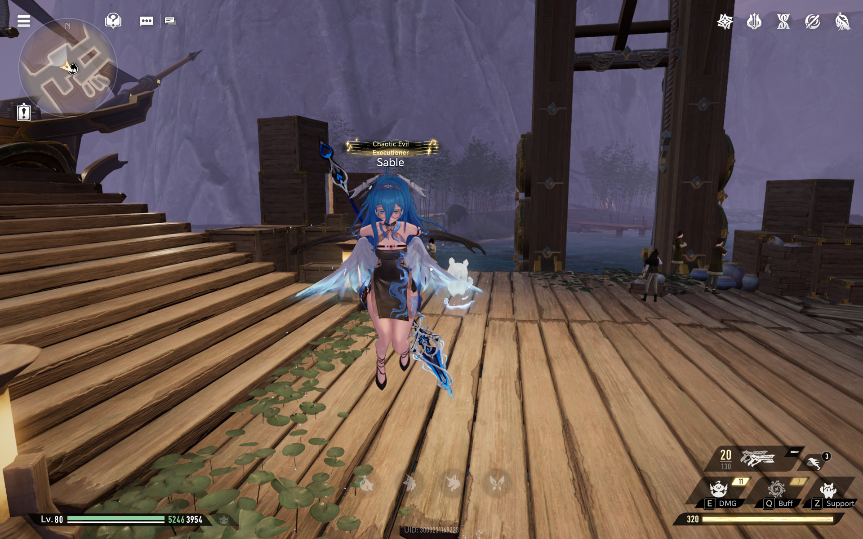Viewport: 863px width, 539px height.
Task: Open the slashed circle sword icon
Action: pyautogui.click(x=813, y=21)
